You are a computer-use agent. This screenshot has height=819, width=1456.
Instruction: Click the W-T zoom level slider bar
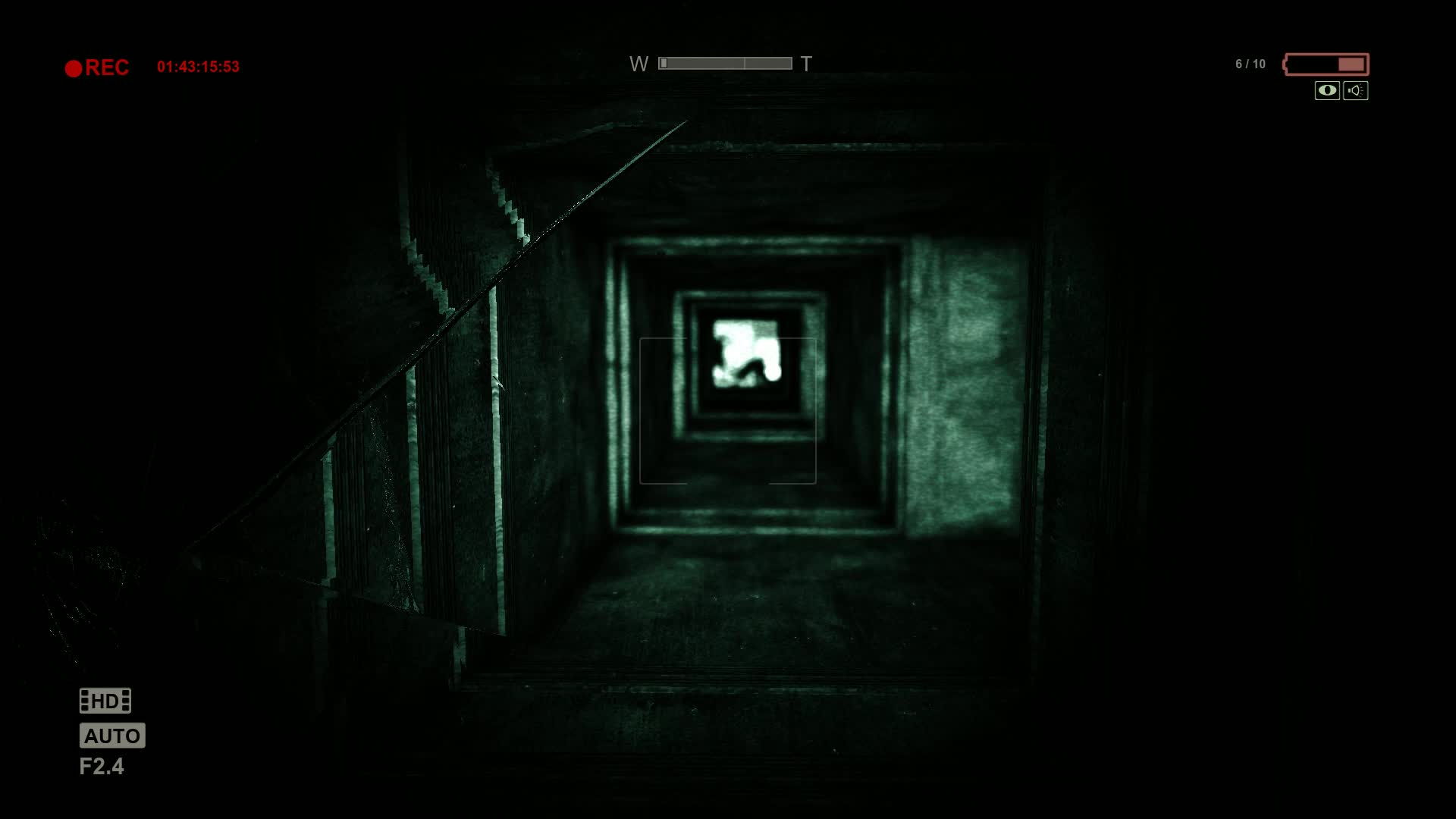[726, 63]
